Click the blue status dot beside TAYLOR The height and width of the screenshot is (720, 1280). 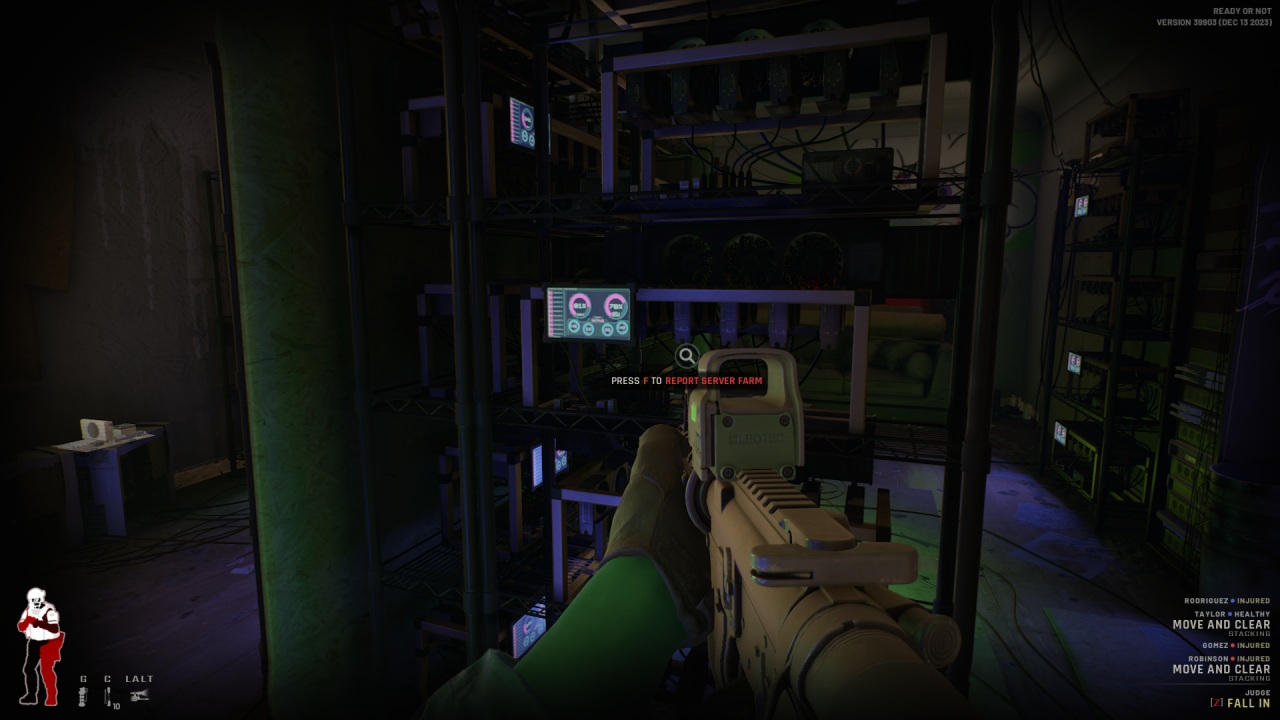coord(1230,614)
